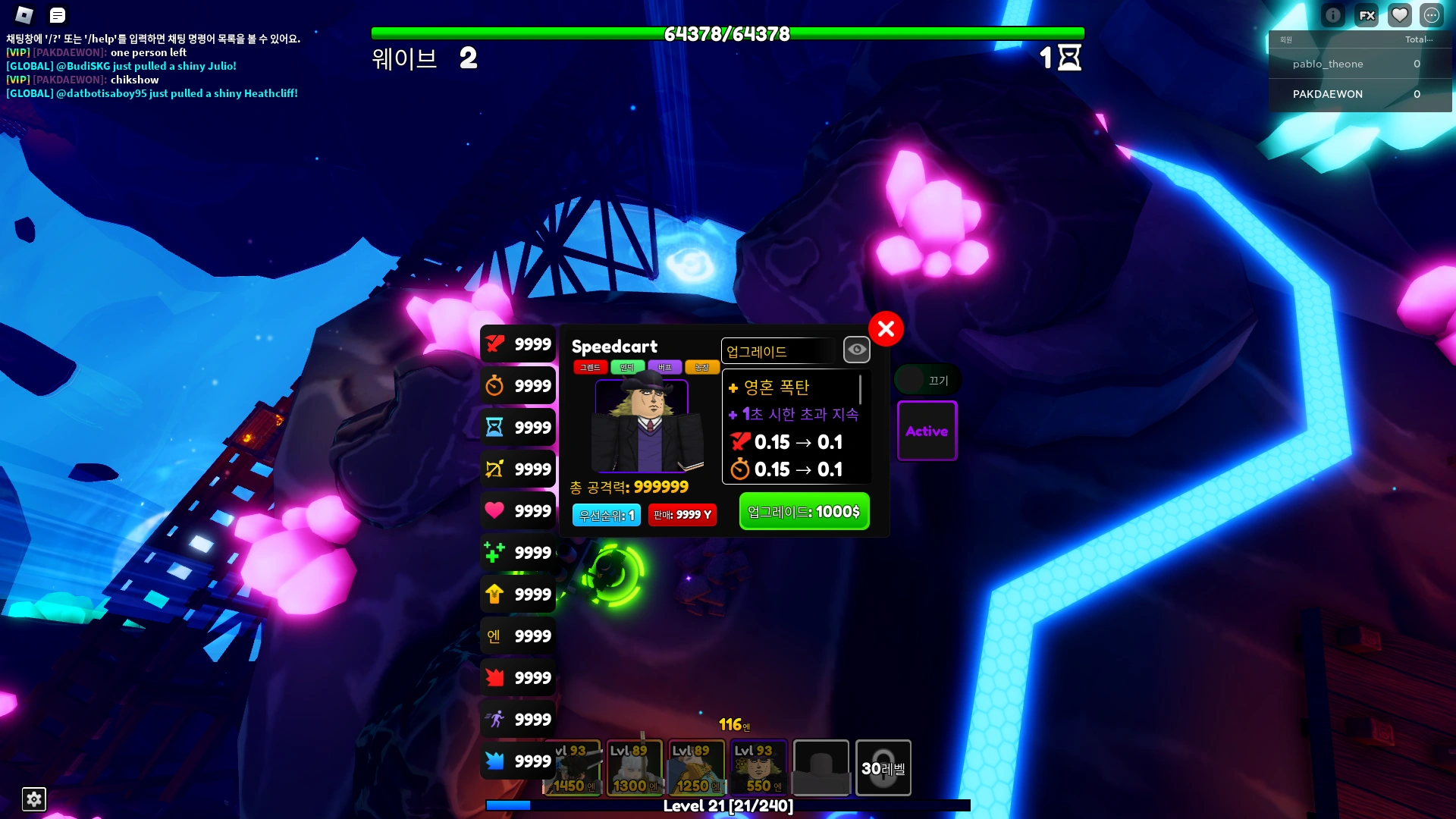This screenshot has width=1456, height=819.
Task: Click the Level 21 experience progress bar
Action: (x=726, y=807)
